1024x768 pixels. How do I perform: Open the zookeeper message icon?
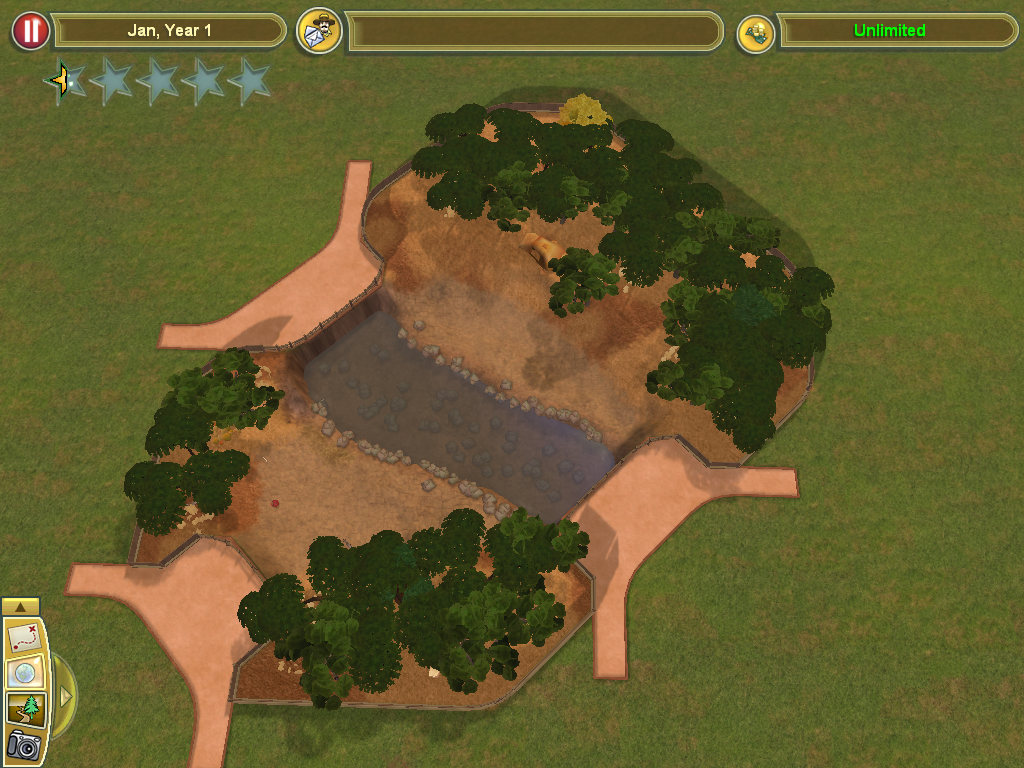[x=320, y=31]
